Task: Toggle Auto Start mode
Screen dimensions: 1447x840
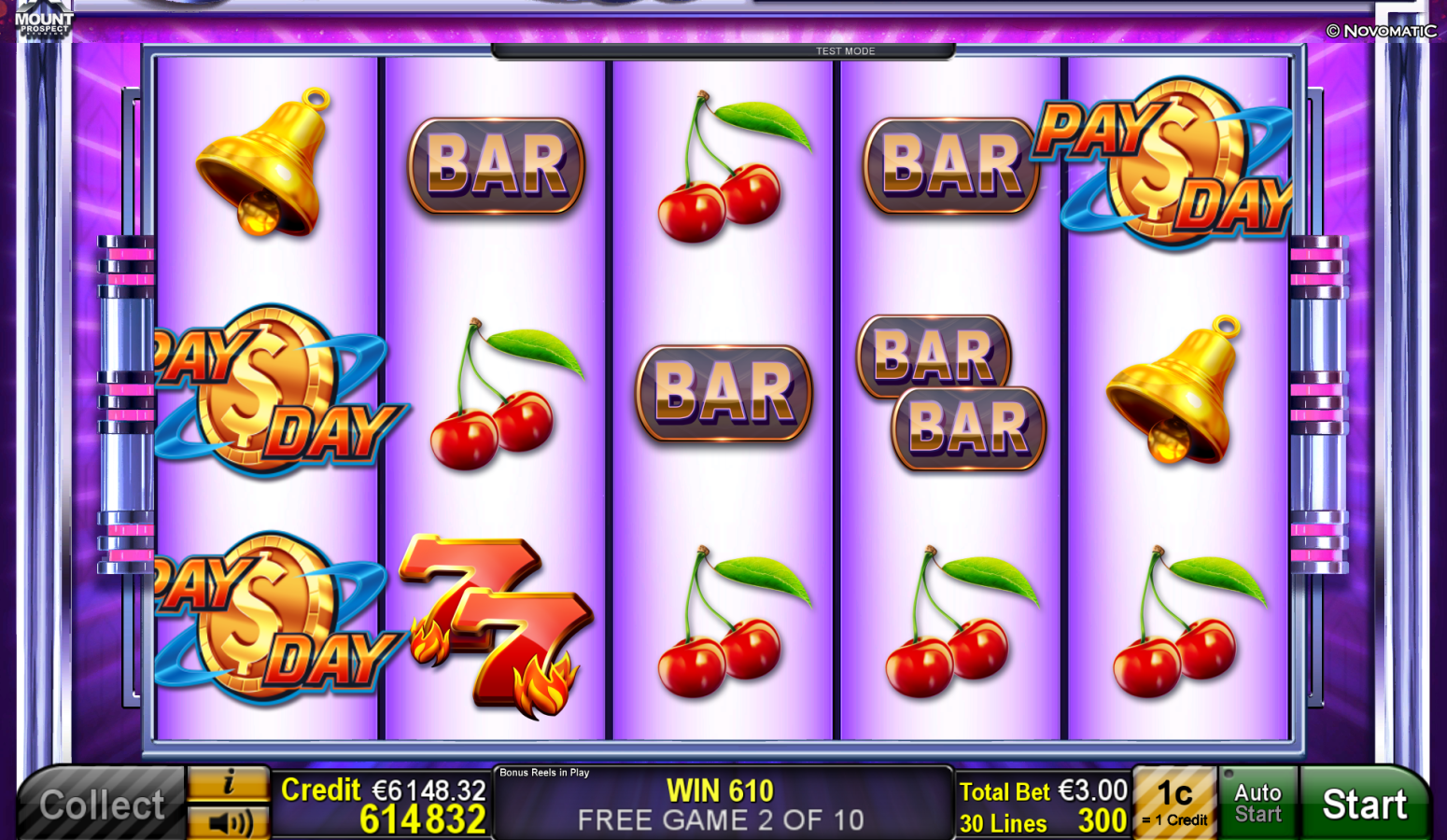Action: [1258, 803]
